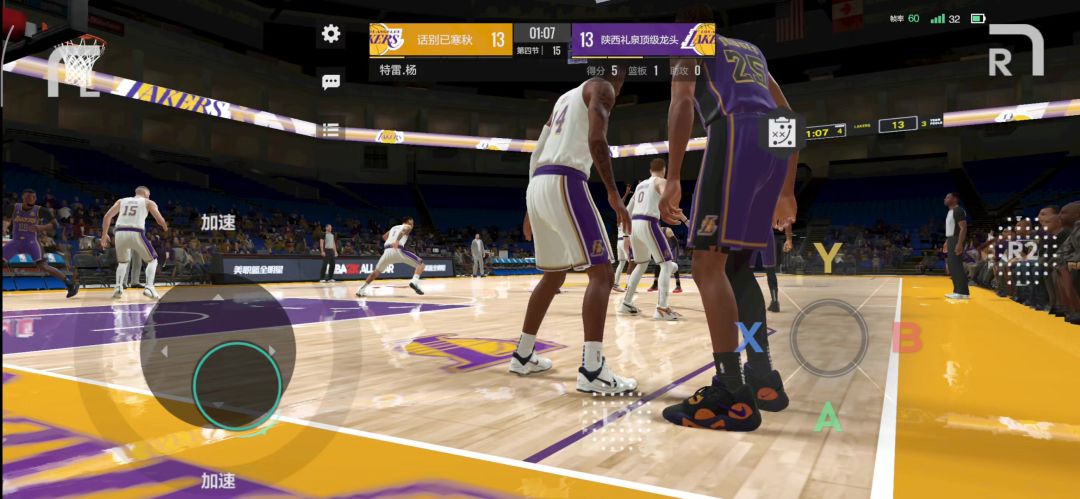
Task: Tap the large R shoulder button
Action: coord(1015,50)
